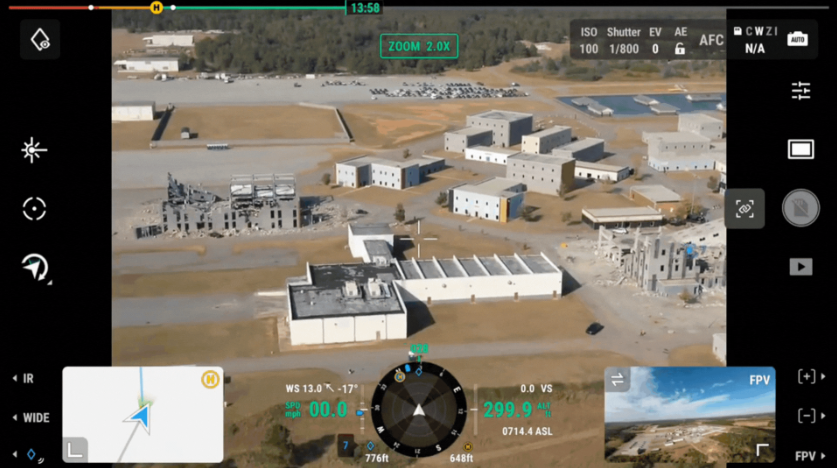Switch to the IR camera view
The image size is (837, 468).
[24, 379]
